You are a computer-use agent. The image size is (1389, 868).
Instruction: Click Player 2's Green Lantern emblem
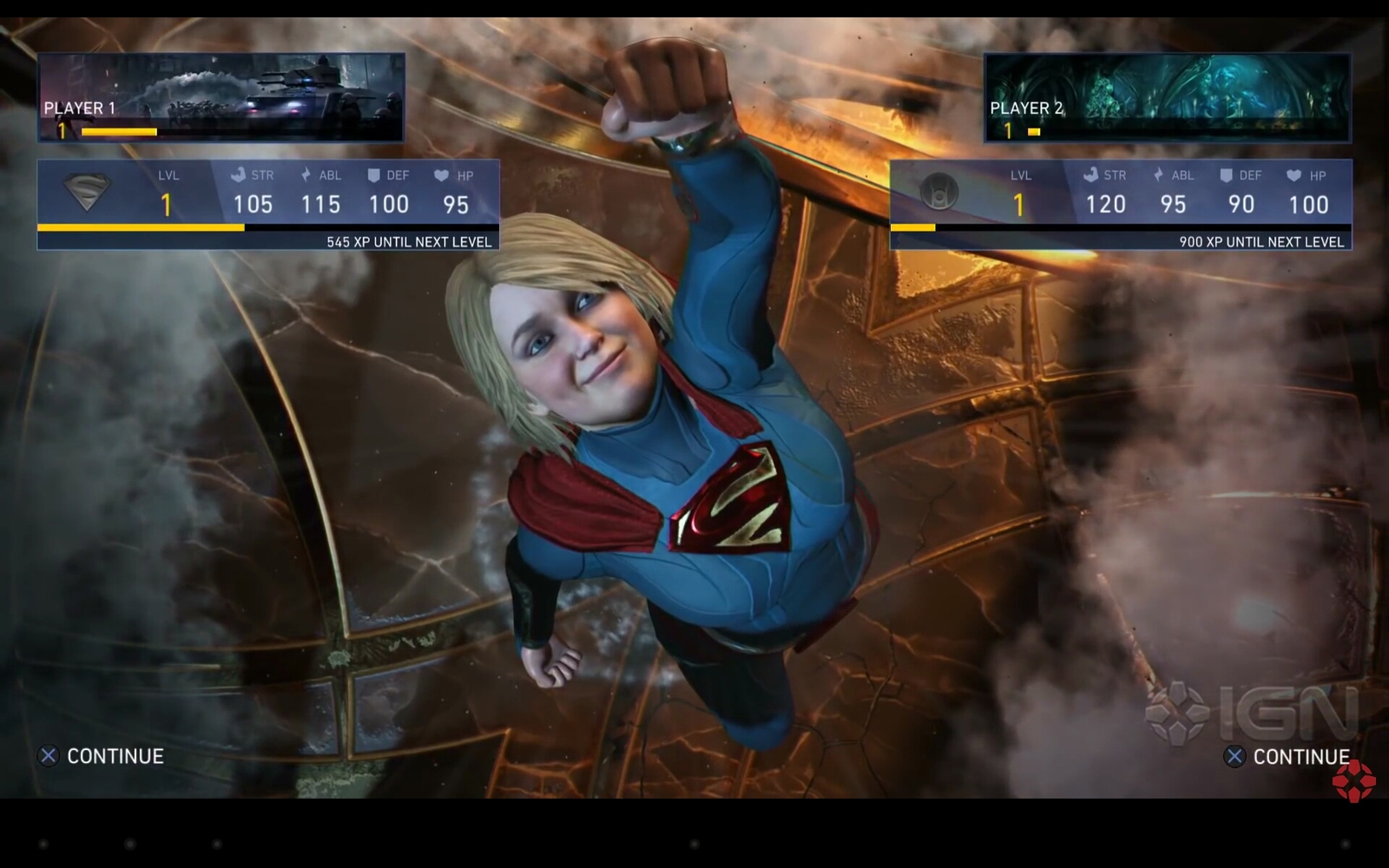[939, 192]
